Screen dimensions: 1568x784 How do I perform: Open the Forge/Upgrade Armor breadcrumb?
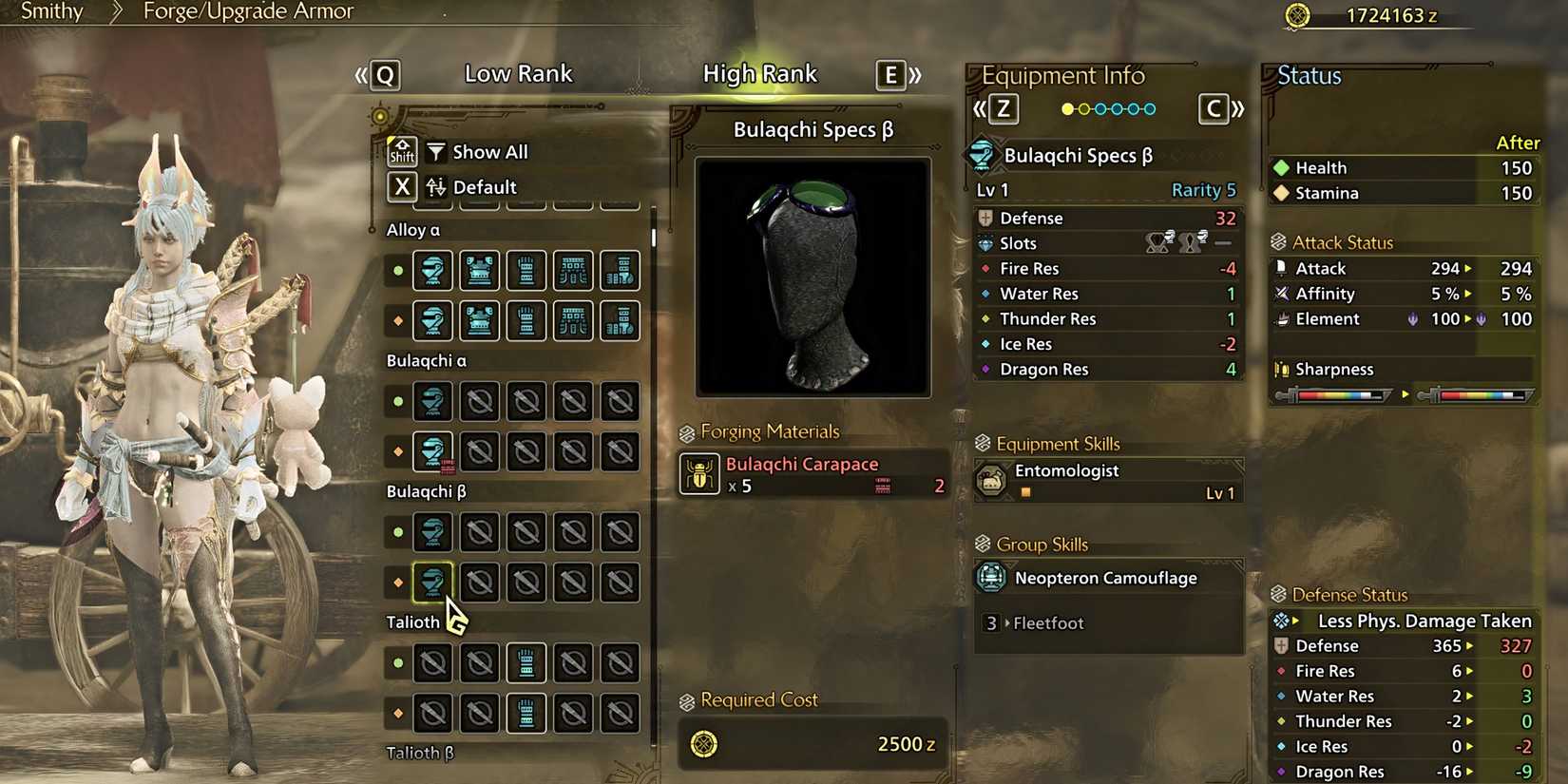pos(247,11)
